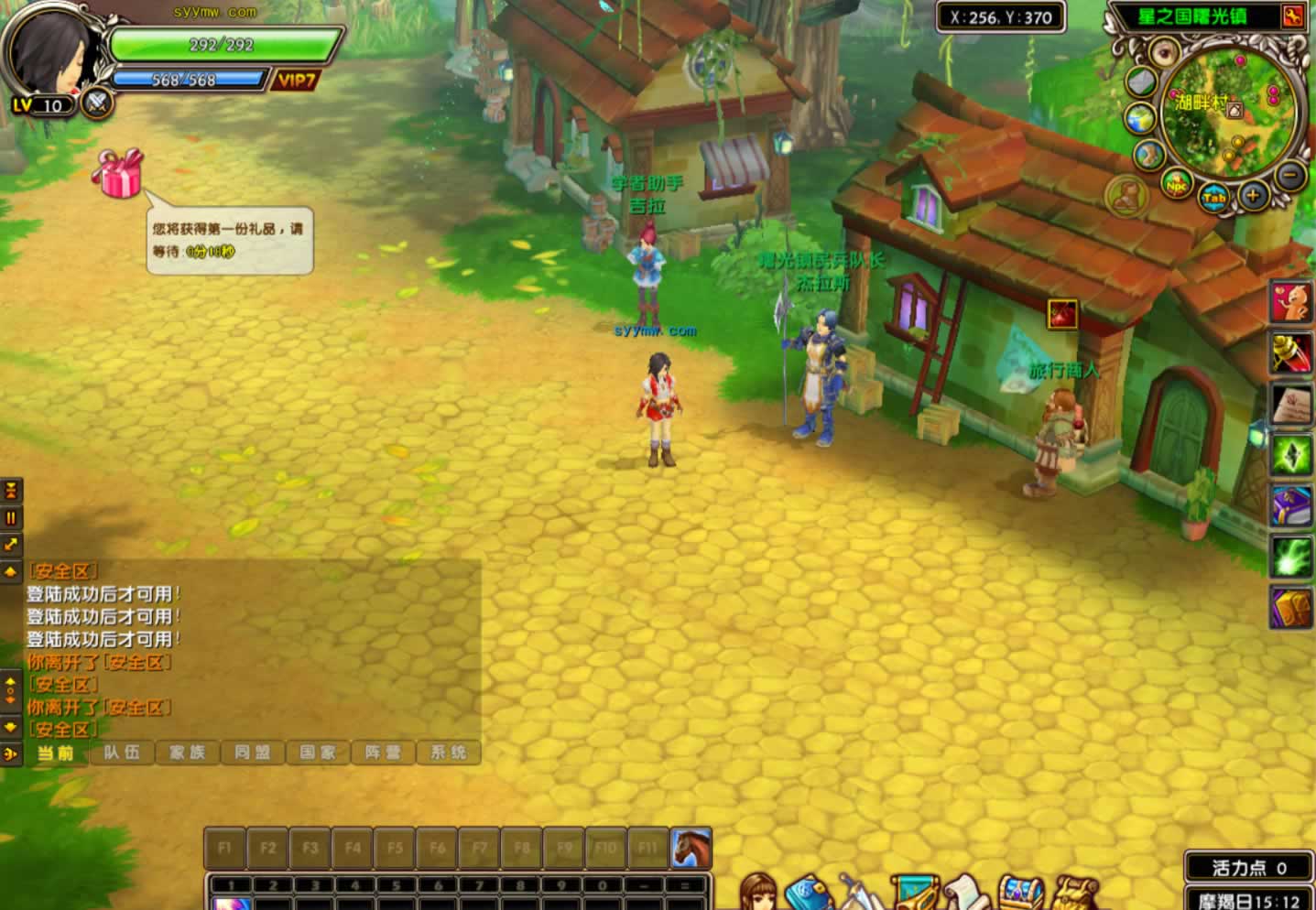Zoom in the minimap with plus button
1316x910 pixels.
1252,195
